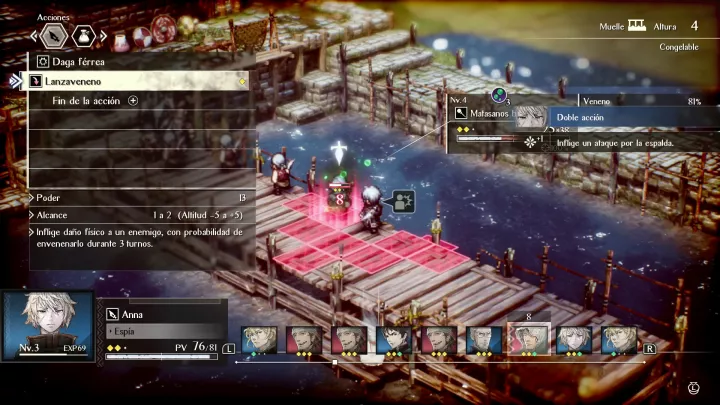Select the Daga férrea action
The width and height of the screenshot is (720, 405).
135,61
